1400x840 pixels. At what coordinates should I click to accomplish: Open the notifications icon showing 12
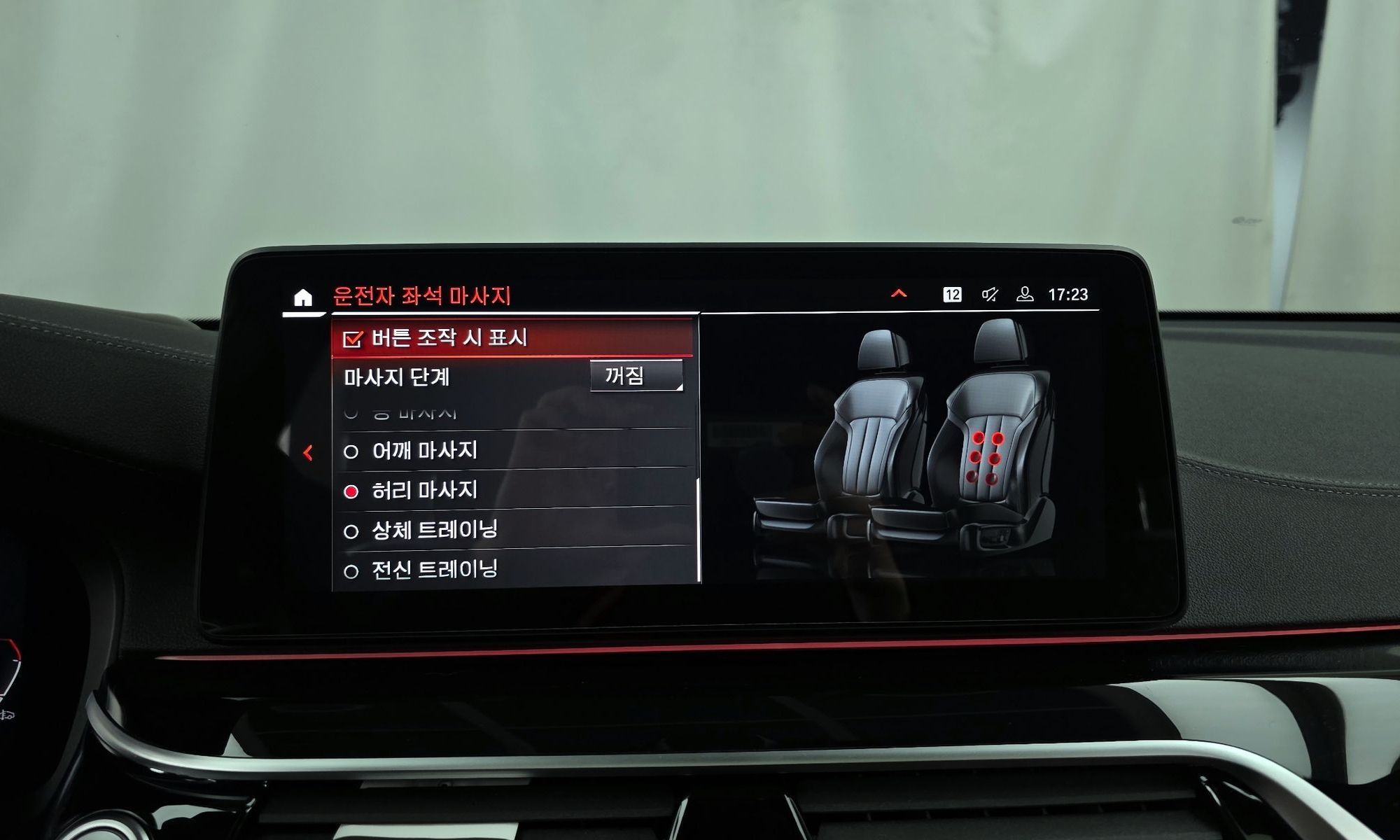(x=952, y=295)
